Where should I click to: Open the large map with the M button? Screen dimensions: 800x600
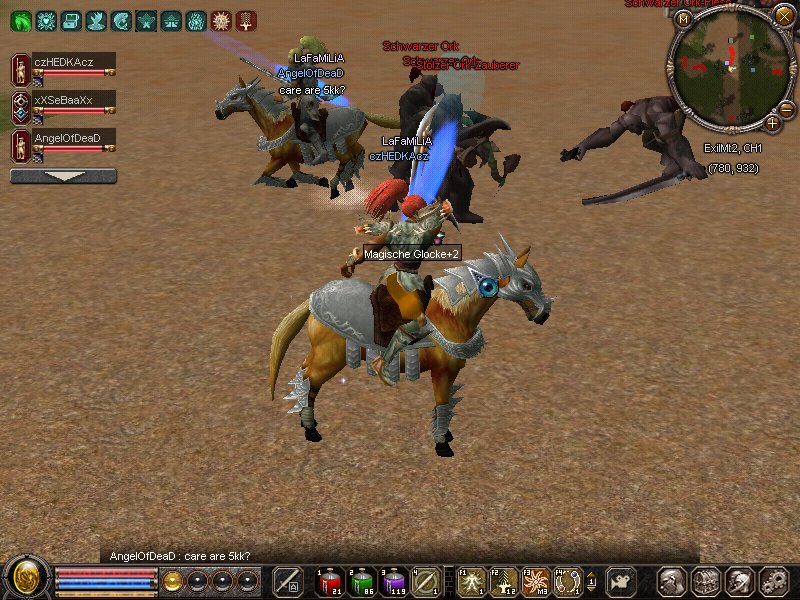pyautogui.click(x=684, y=19)
